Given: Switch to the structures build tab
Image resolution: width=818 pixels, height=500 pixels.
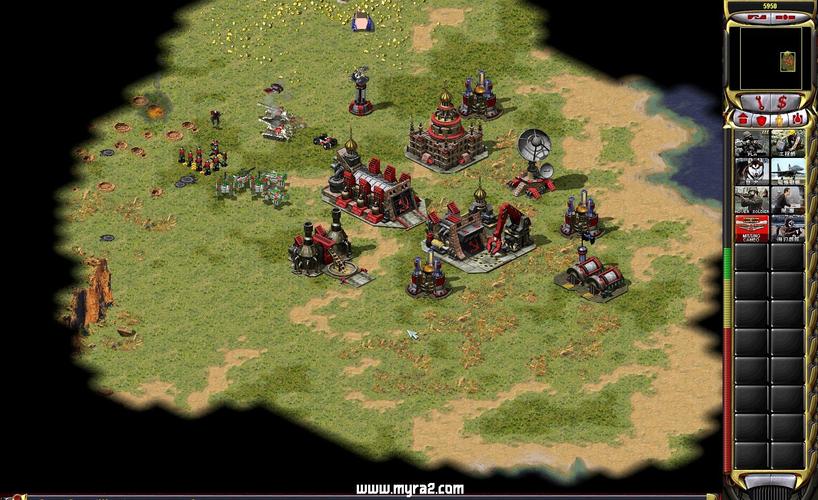Looking at the screenshot, I should [x=741, y=119].
